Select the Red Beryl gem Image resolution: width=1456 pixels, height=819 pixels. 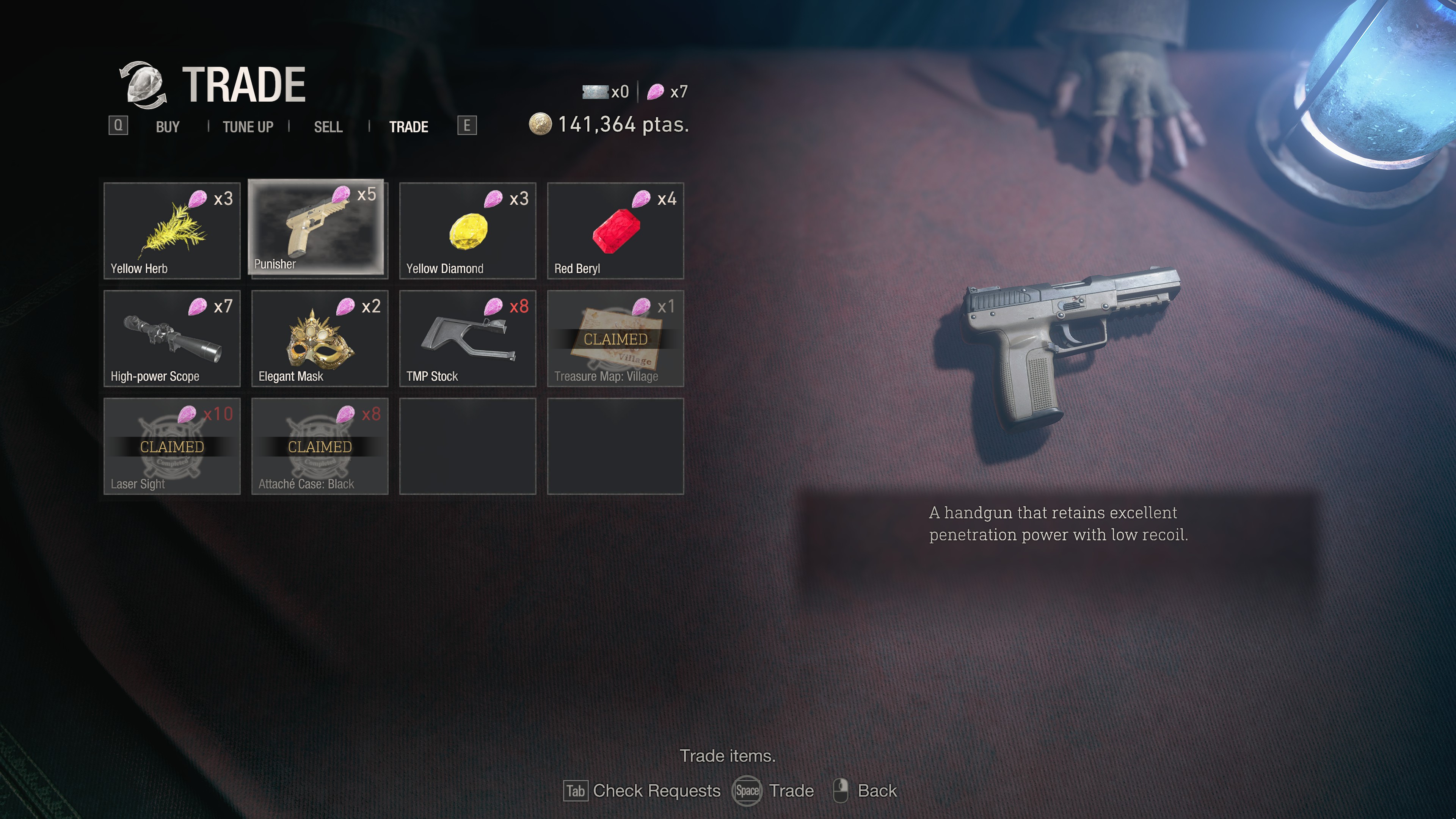[x=615, y=231]
